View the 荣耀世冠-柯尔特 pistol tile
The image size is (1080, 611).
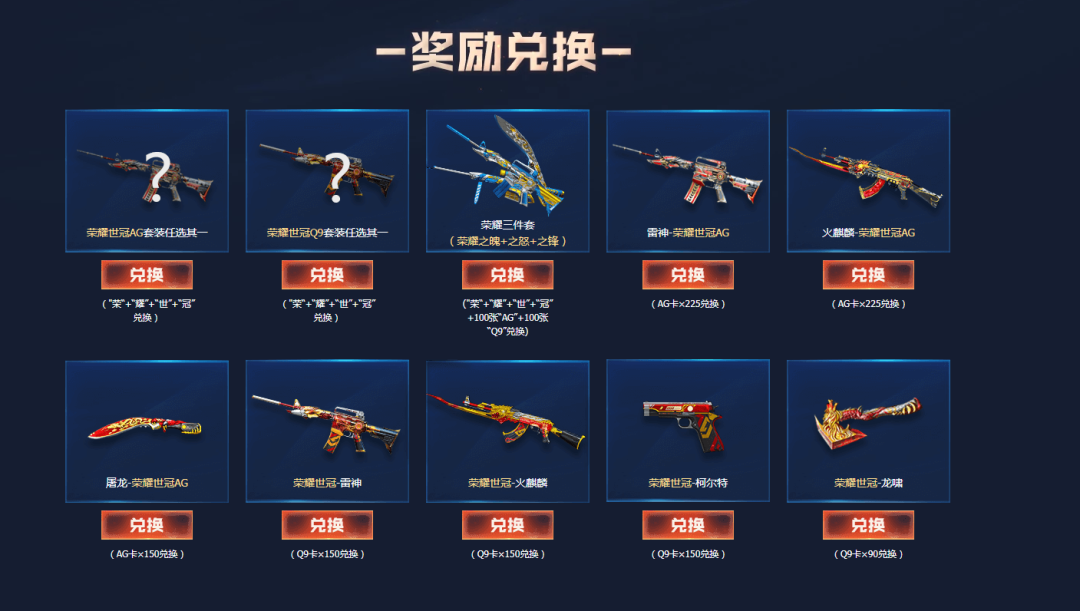point(688,425)
